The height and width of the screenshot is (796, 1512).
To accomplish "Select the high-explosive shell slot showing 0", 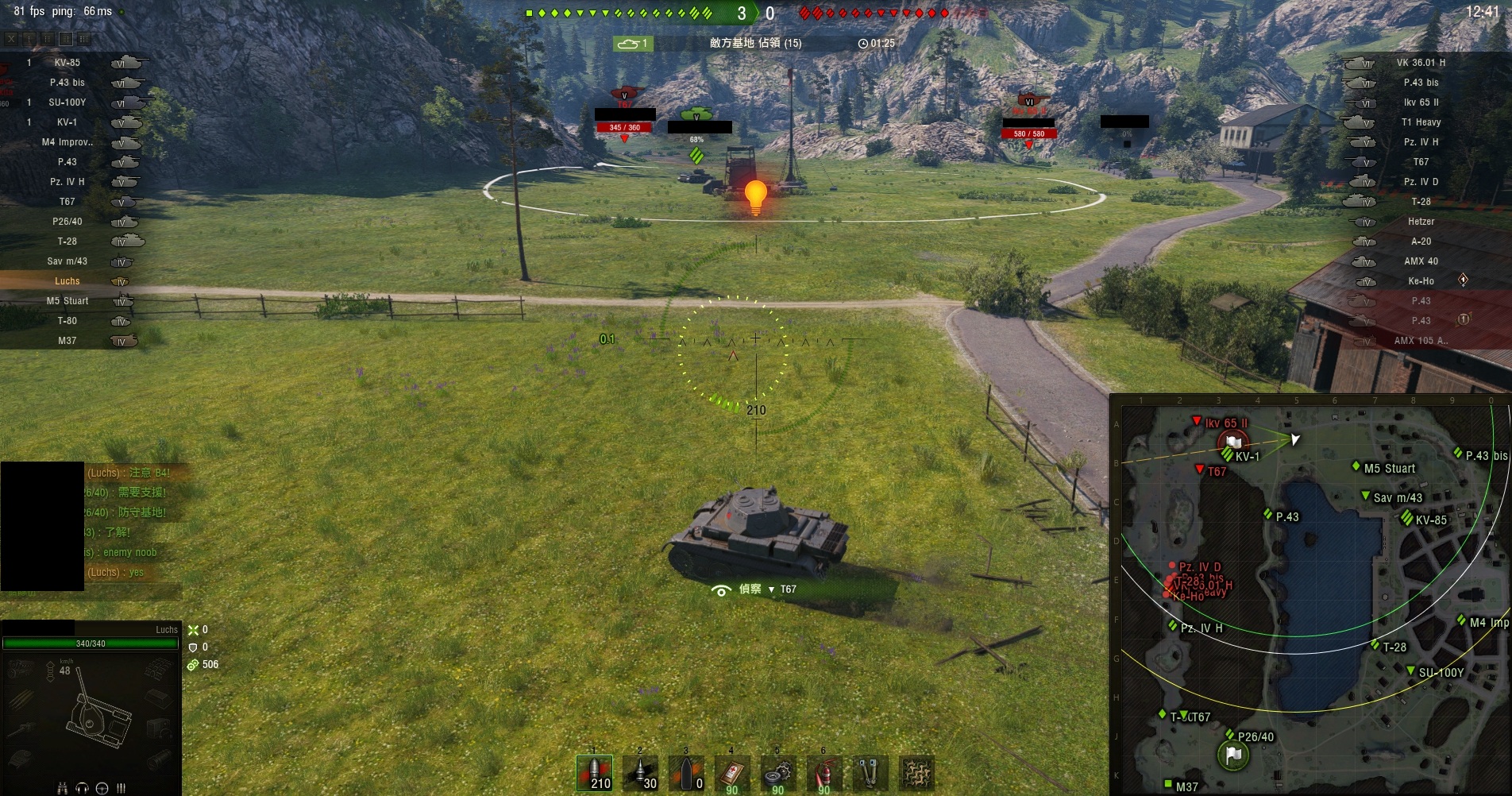I will pos(686,773).
